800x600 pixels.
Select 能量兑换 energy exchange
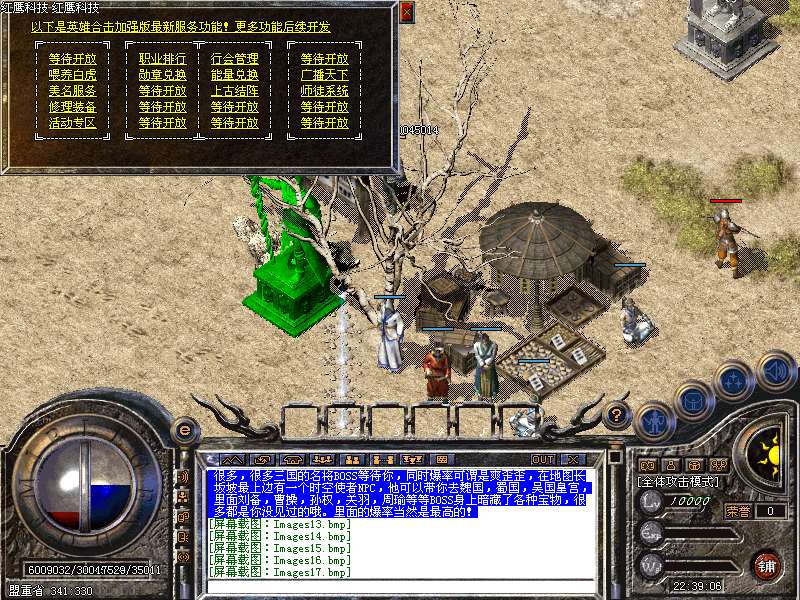tap(234, 75)
